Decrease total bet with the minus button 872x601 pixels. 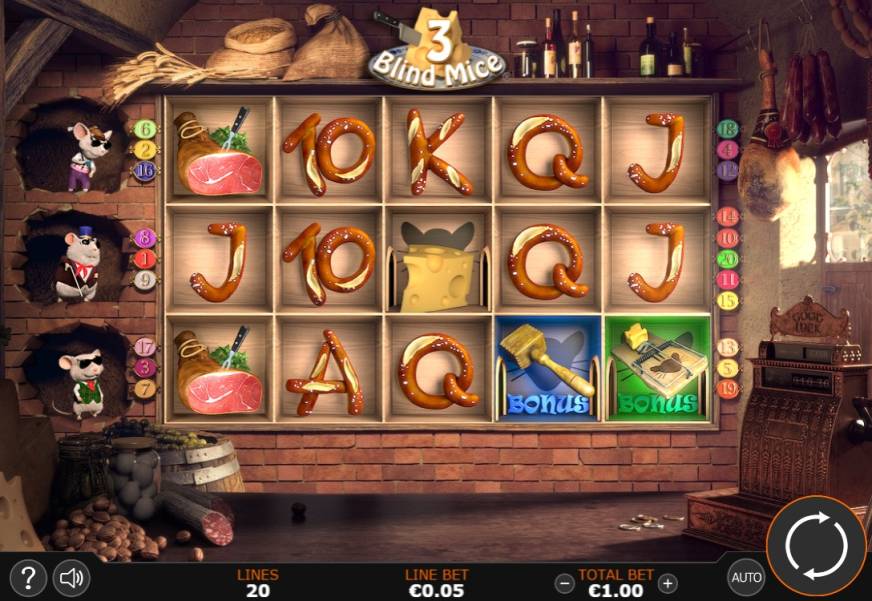[x=565, y=583]
